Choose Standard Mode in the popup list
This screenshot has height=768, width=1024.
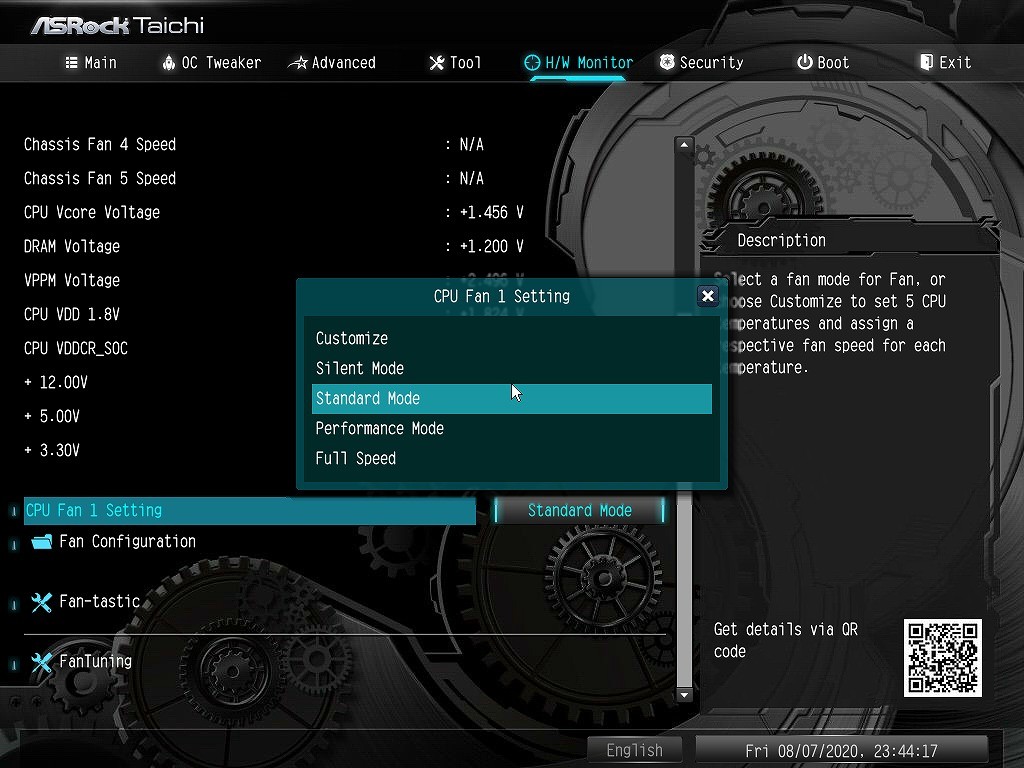click(368, 398)
